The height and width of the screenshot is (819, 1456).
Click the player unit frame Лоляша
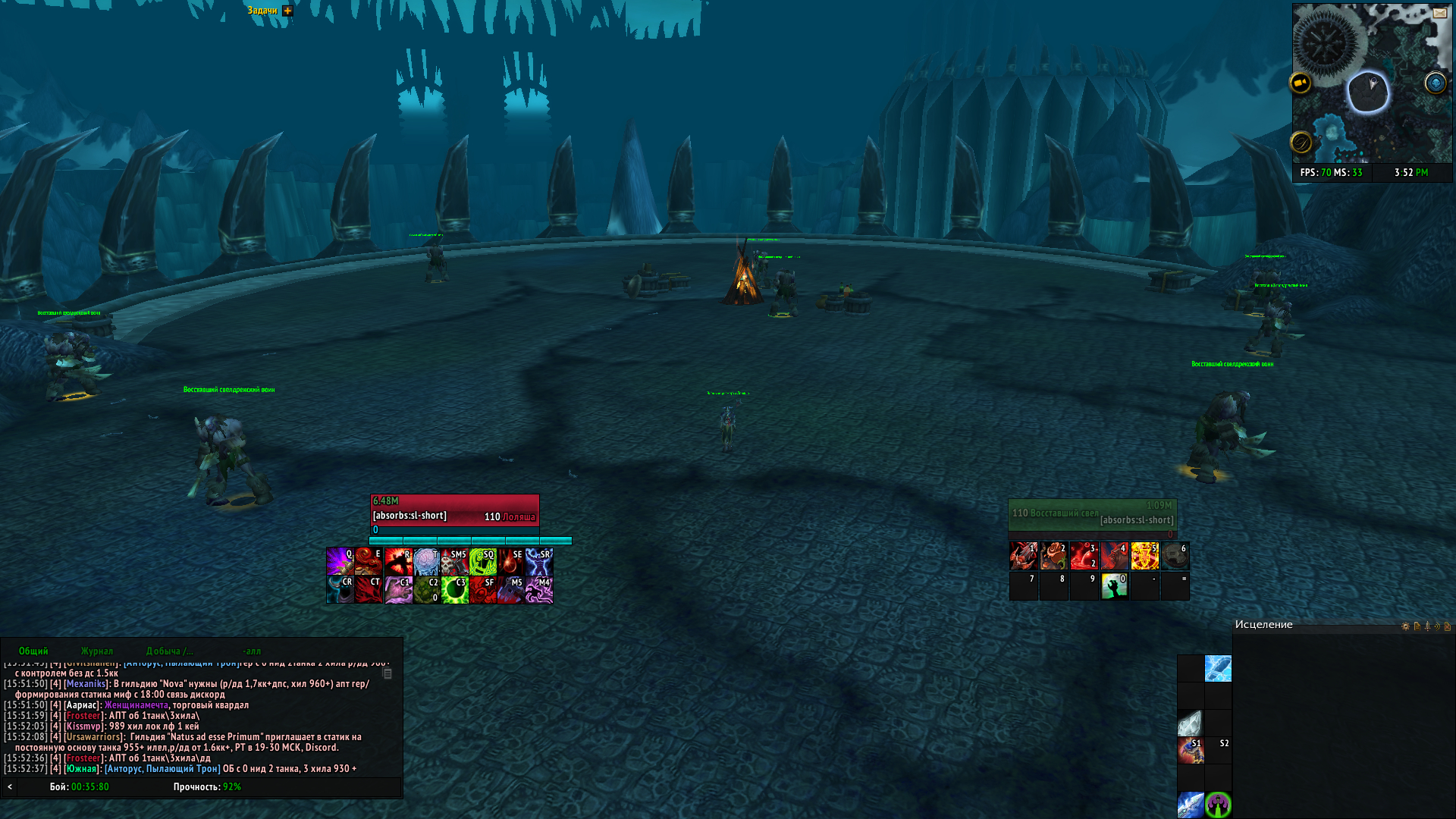(454, 510)
